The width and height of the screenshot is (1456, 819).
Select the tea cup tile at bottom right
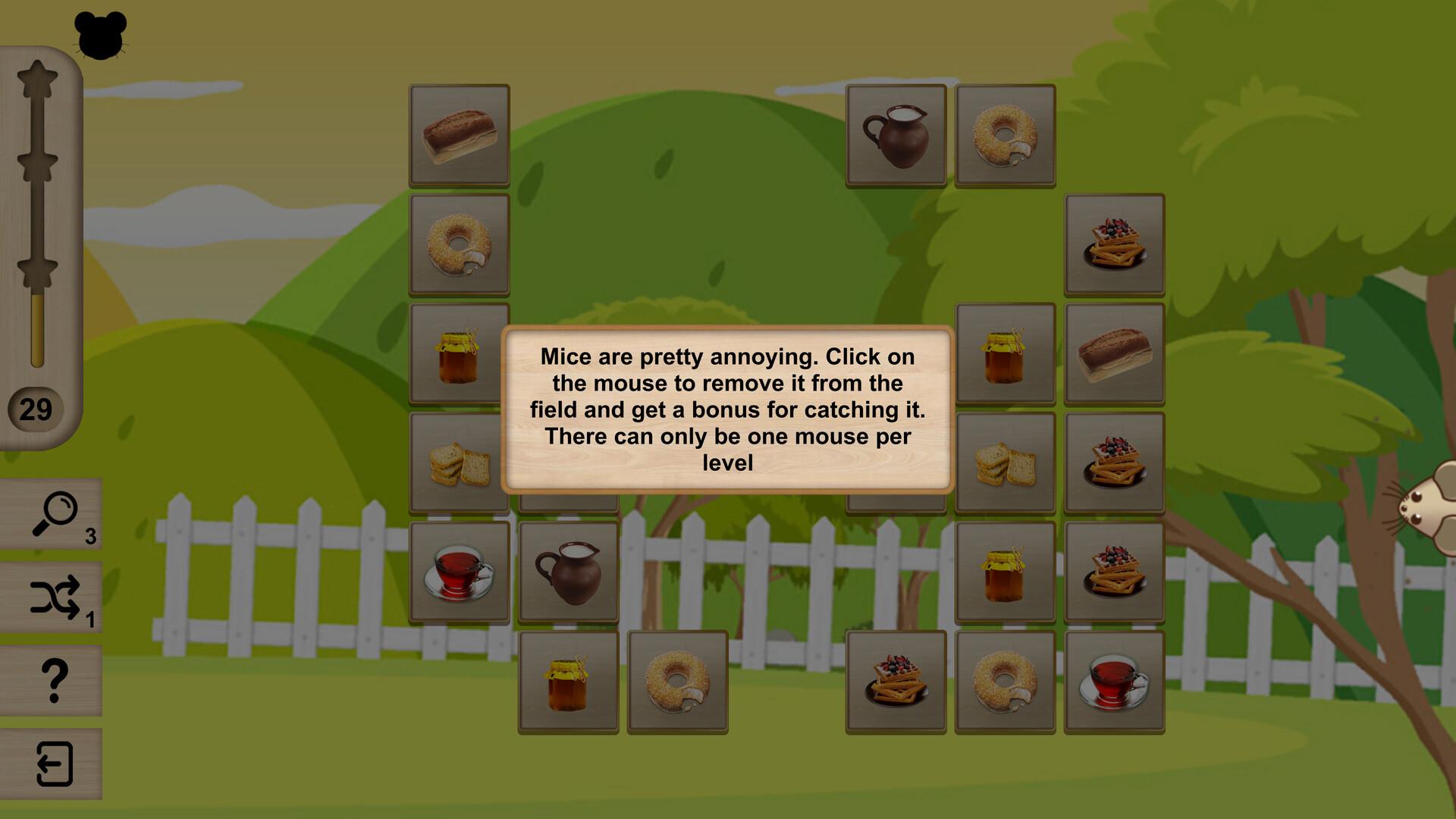[x=1114, y=680]
